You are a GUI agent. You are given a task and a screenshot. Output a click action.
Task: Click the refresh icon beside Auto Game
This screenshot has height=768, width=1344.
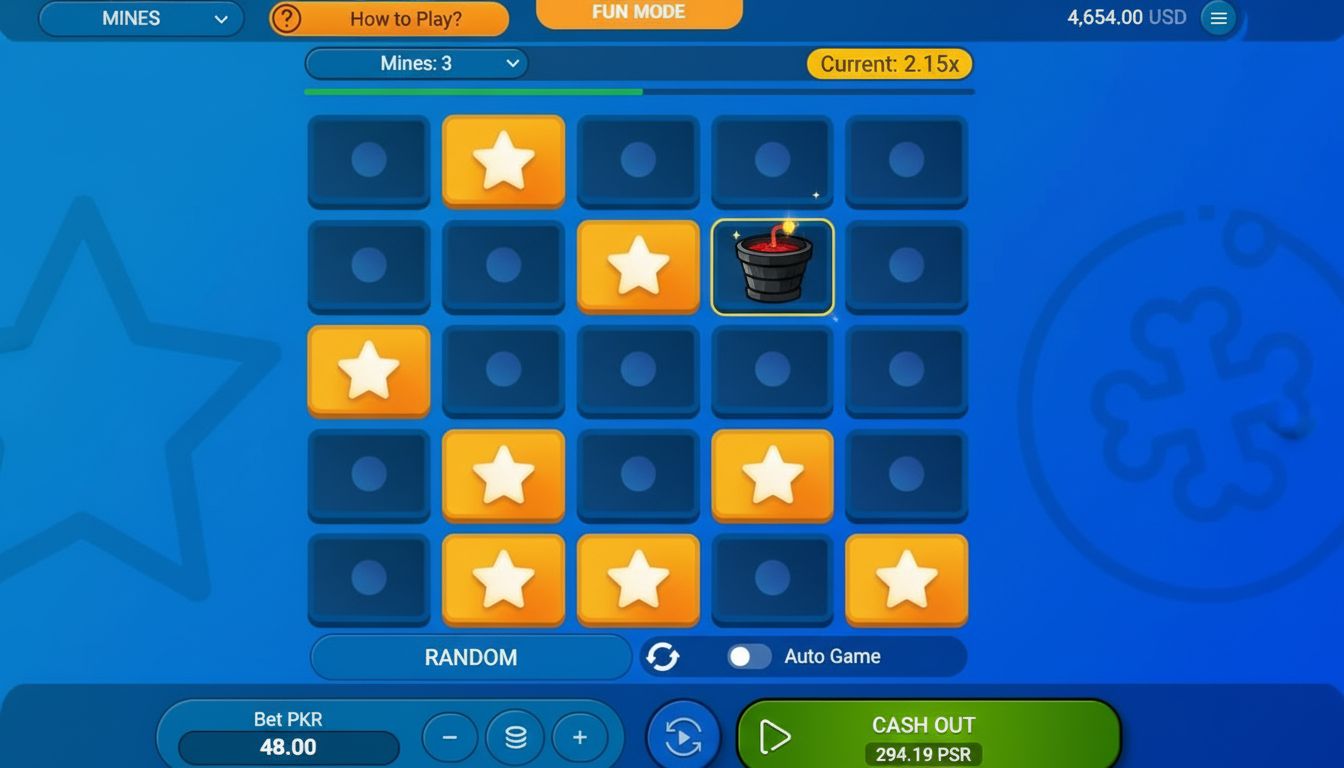coord(664,656)
